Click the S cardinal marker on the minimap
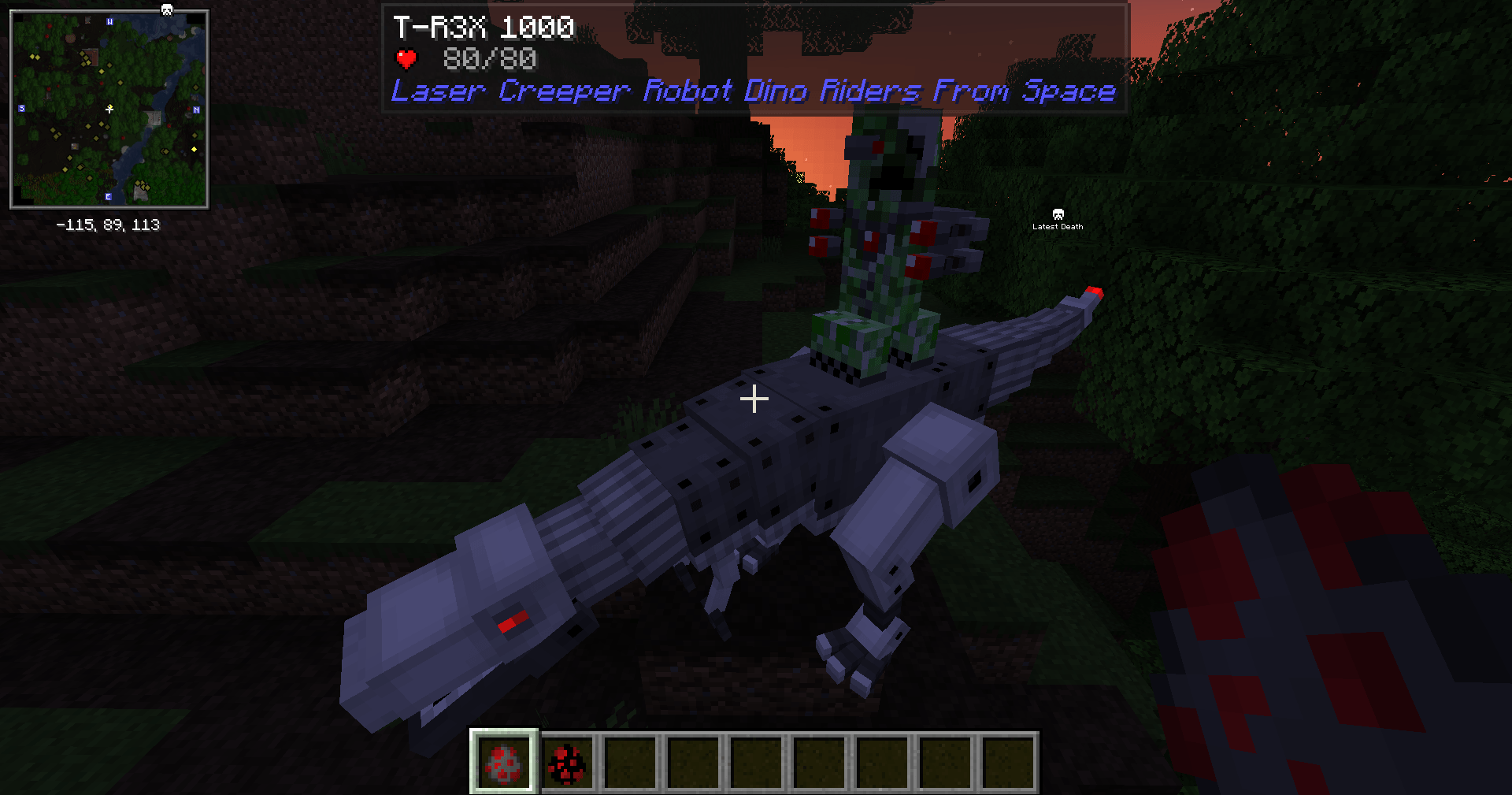Viewport: 1512px width, 795px height. click(x=20, y=108)
